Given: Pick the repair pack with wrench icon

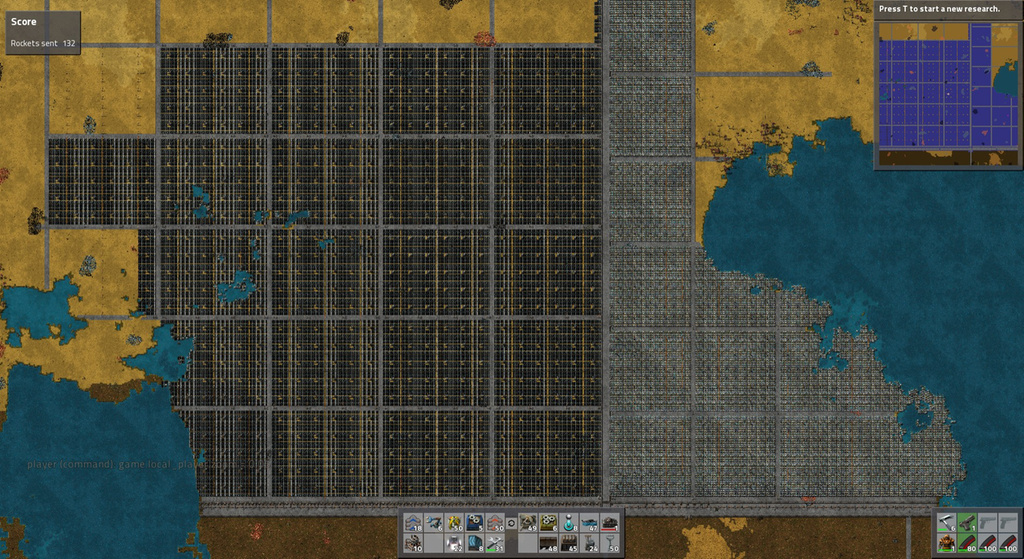Looking at the screenshot, I should [x=495, y=544].
